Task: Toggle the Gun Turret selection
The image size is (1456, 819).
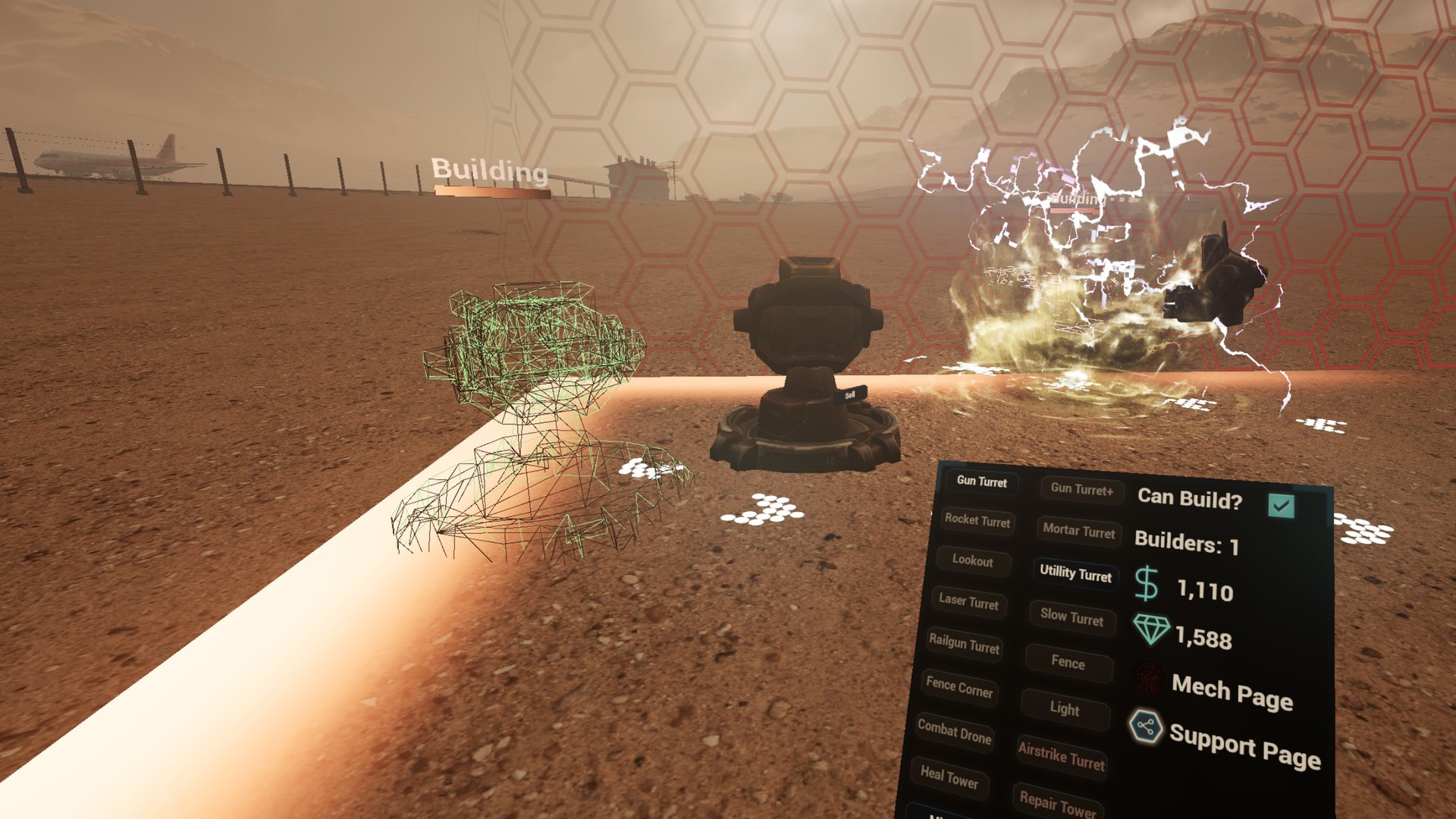Action: point(981,484)
